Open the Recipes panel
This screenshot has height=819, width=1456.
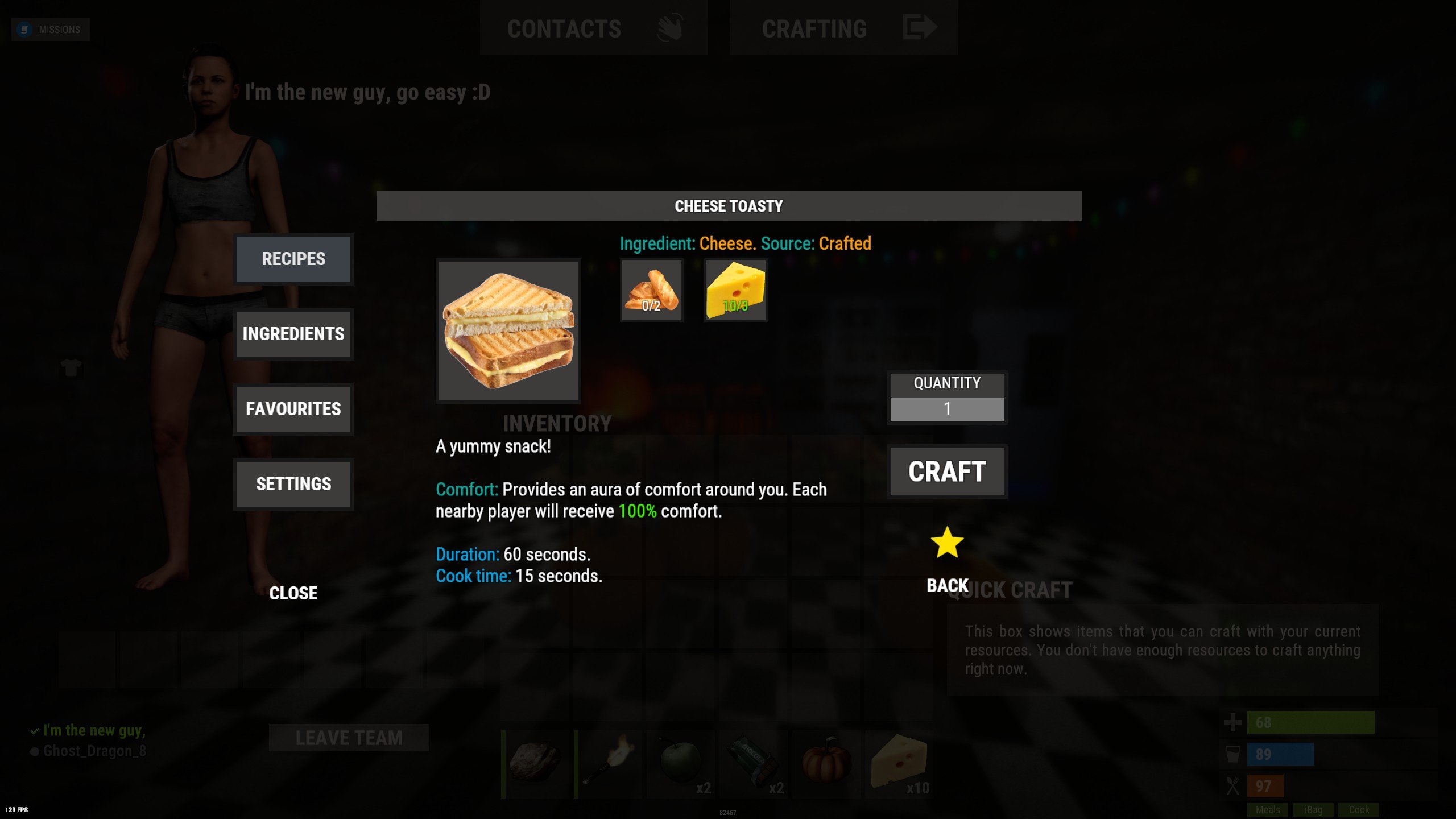293,259
